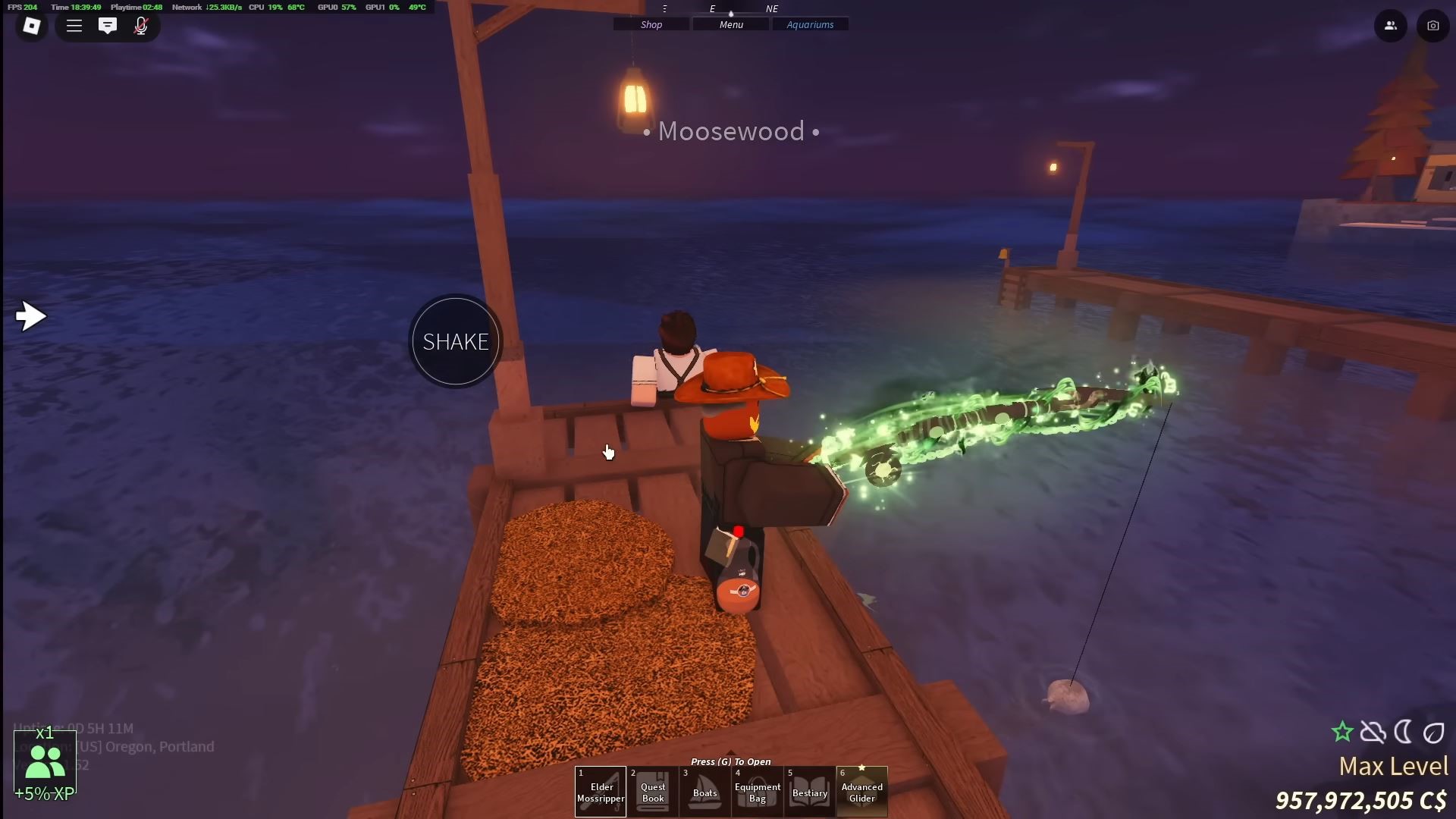Screen dimensions: 1456x819
Task: Open the Bestiary hotbar slot
Action: 809,792
